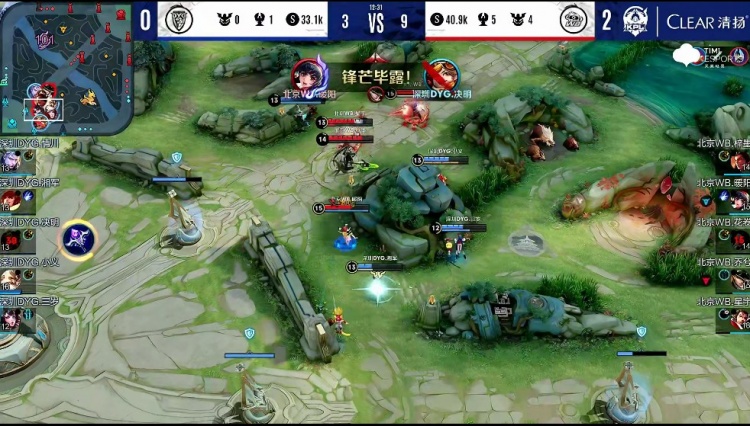Click the KPL league logo
Image resolution: width=750 pixels, height=426 pixels.
click(x=637, y=21)
